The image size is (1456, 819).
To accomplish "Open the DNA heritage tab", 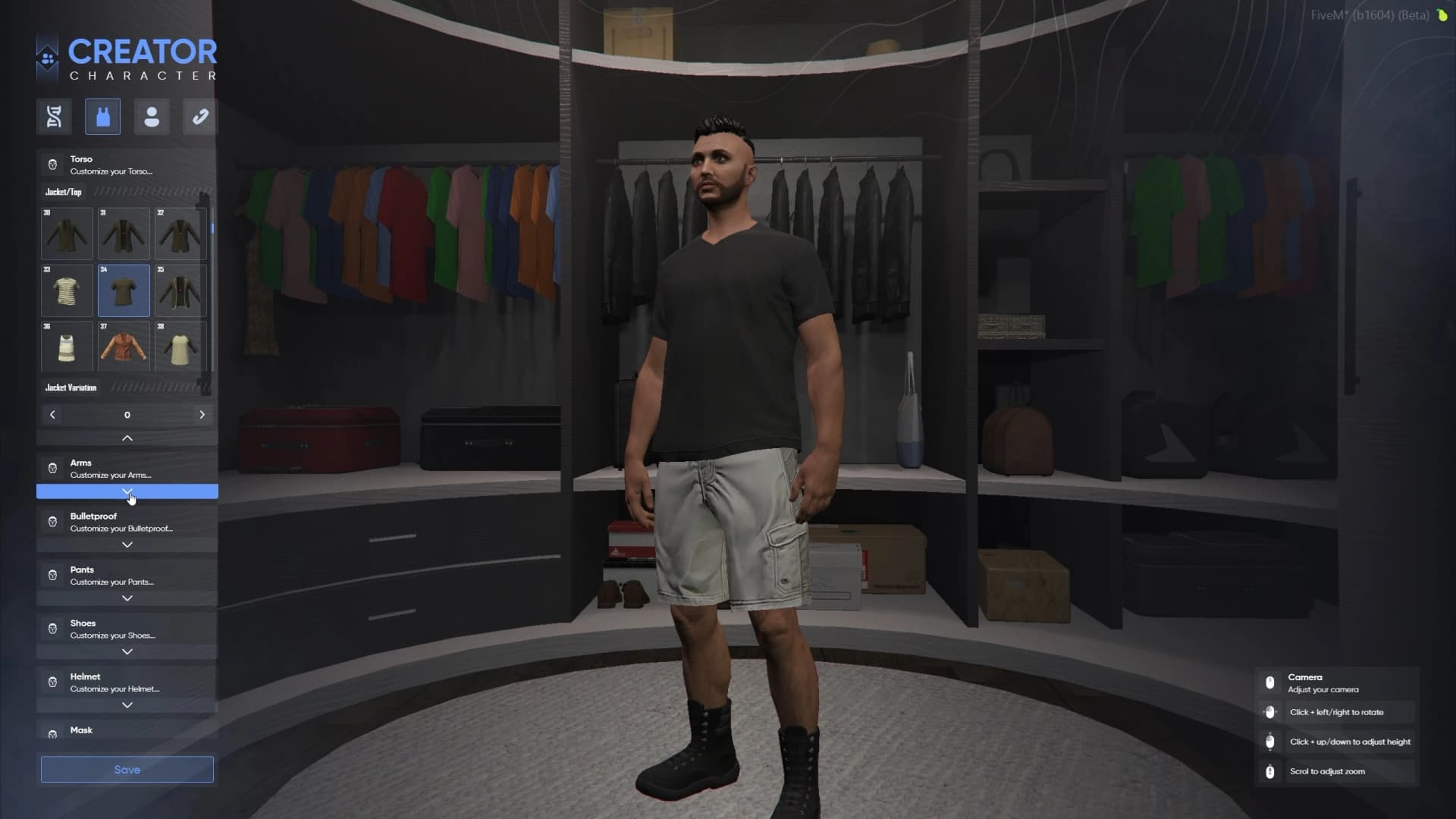I will (x=54, y=117).
